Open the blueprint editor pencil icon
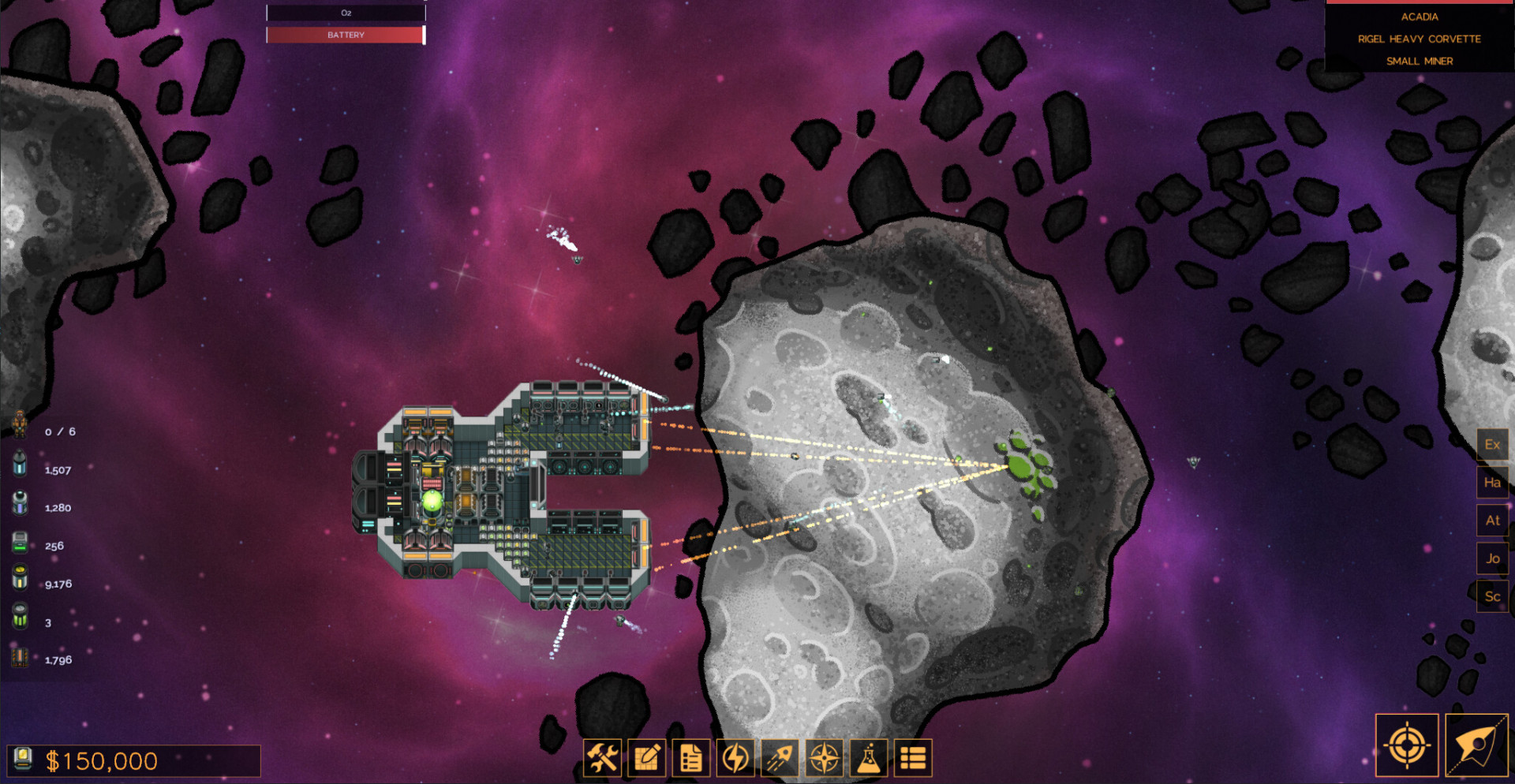 point(647,759)
